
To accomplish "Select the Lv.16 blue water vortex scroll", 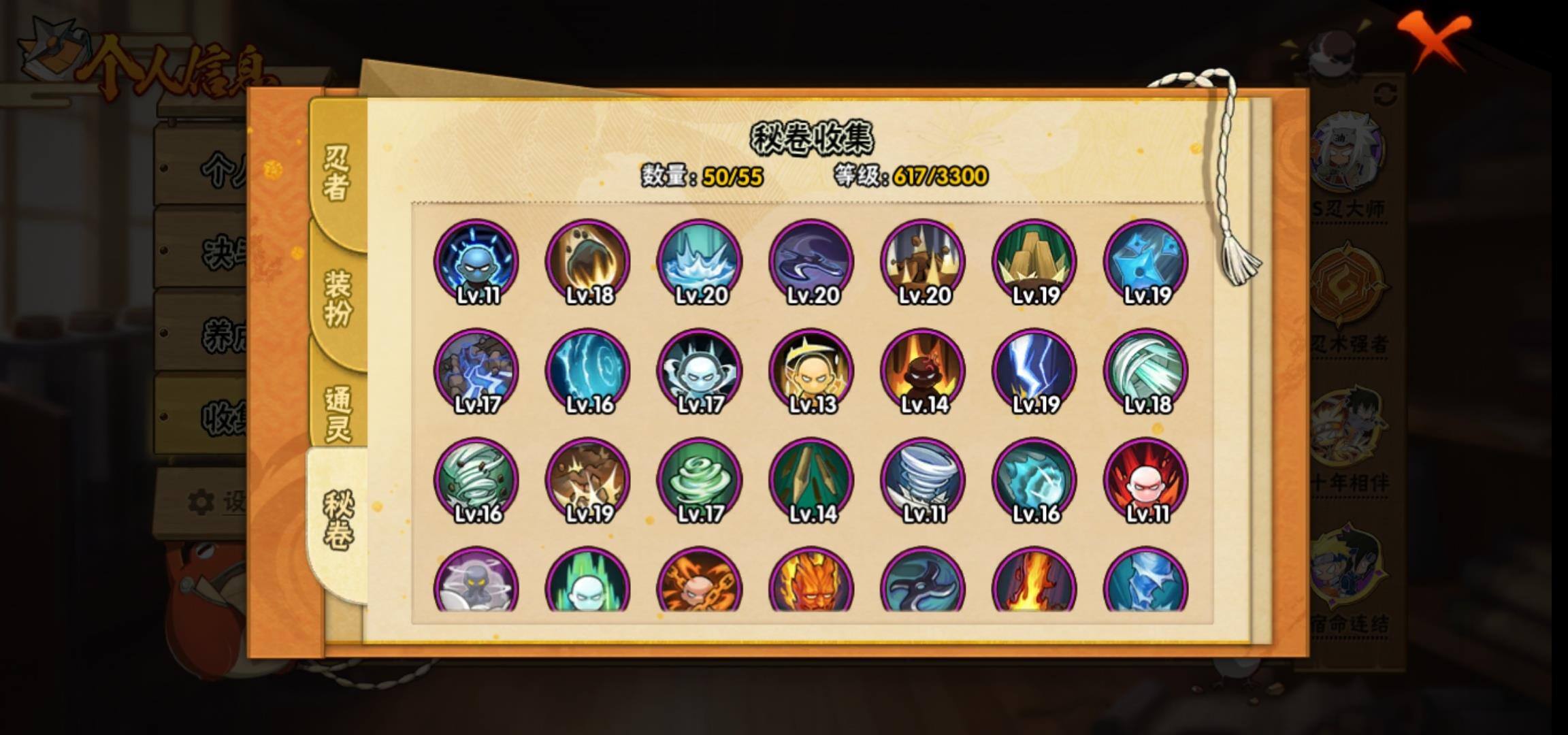I will [588, 371].
